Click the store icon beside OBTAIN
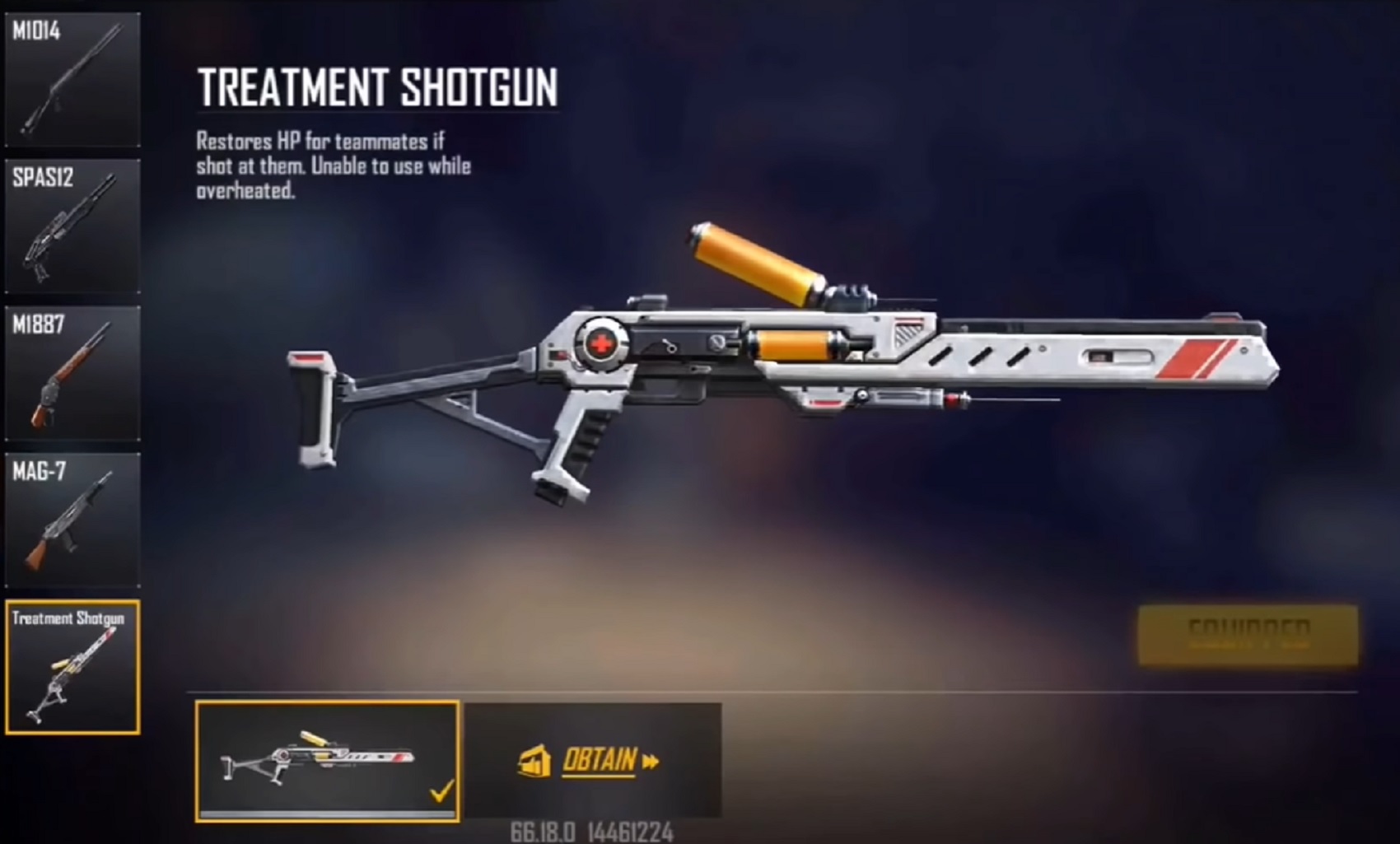The width and height of the screenshot is (1400, 844). click(537, 762)
